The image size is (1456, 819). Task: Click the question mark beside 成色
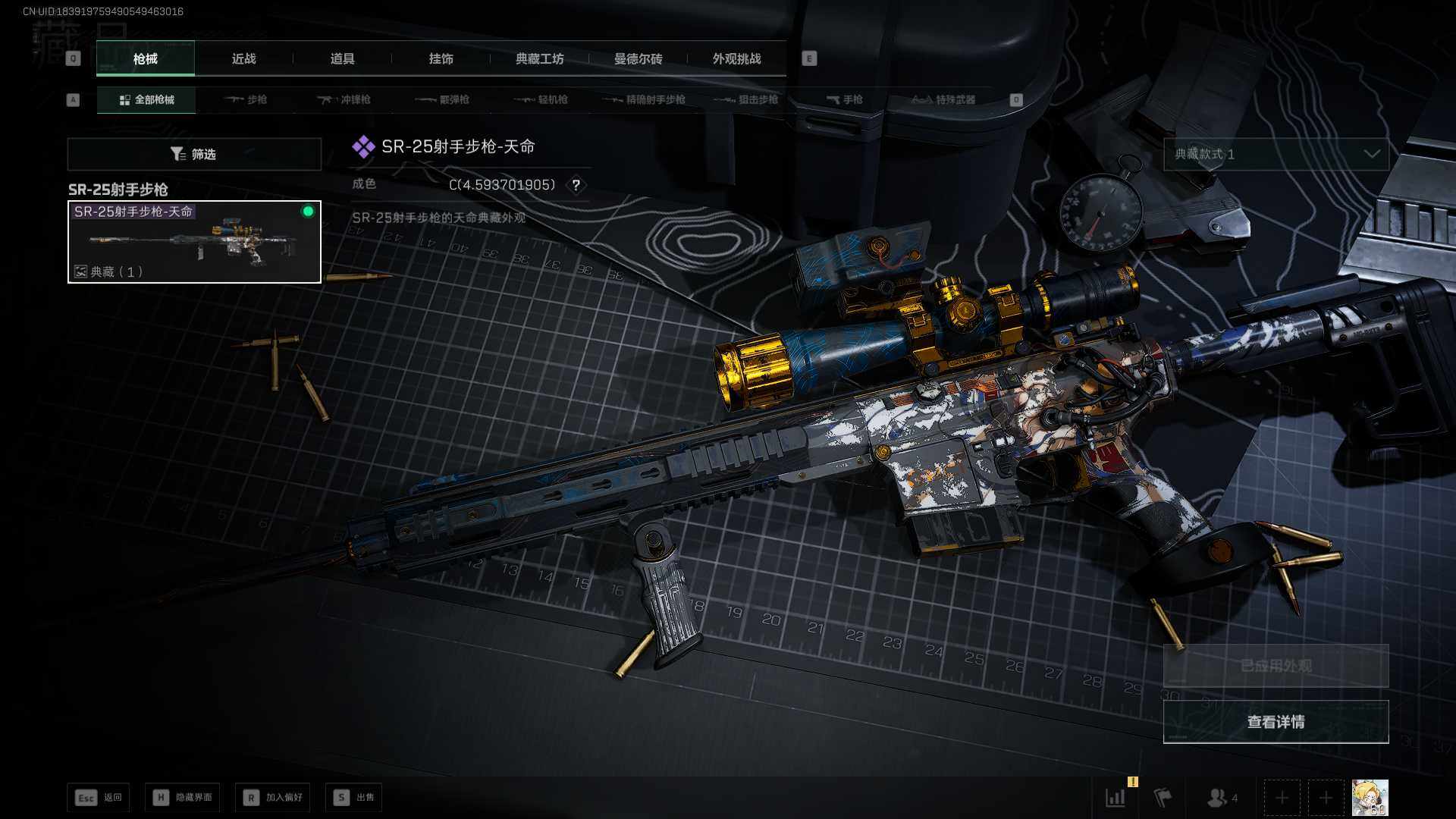click(576, 185)
